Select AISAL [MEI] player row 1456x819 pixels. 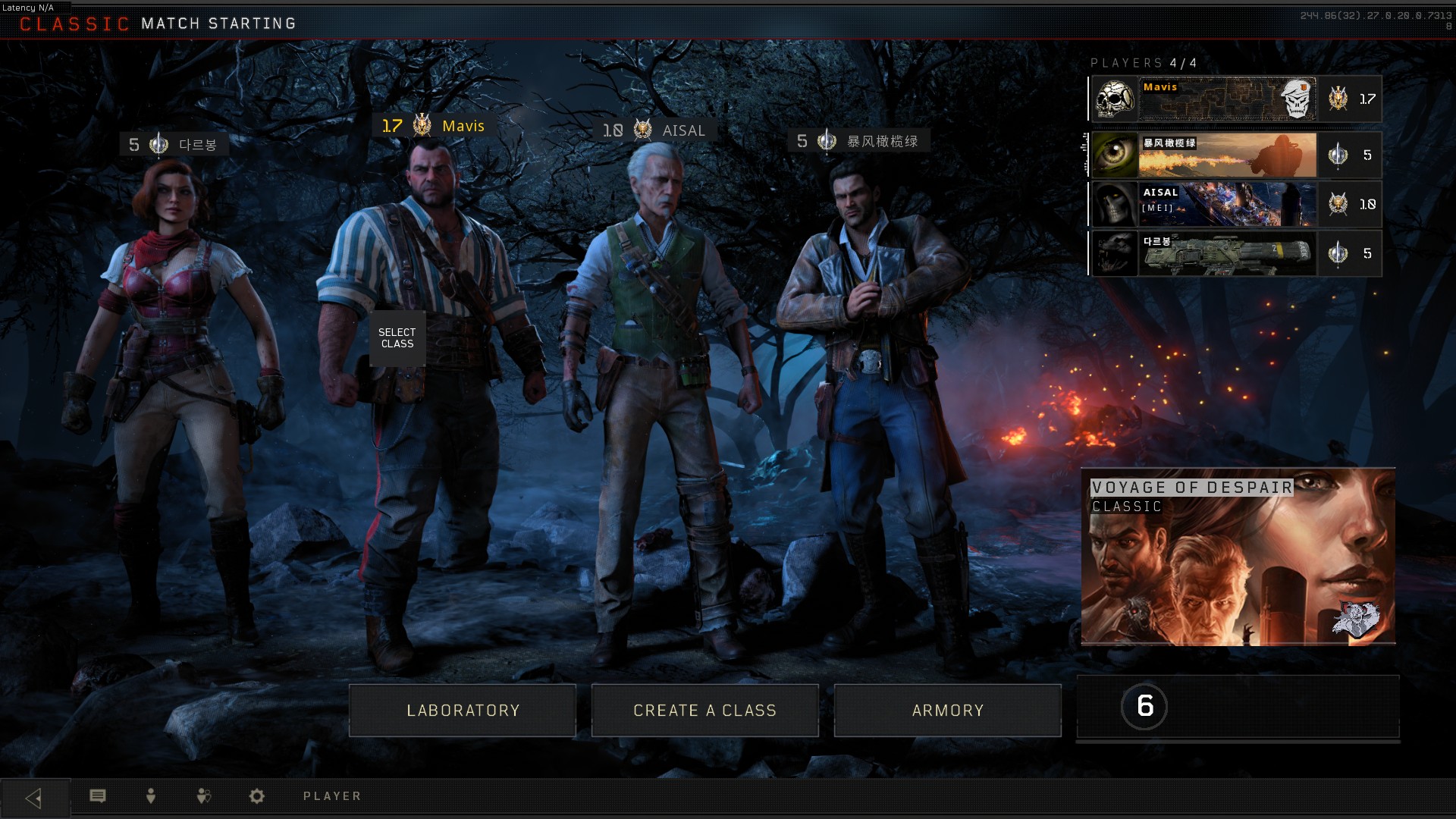tap(1235, 204)
